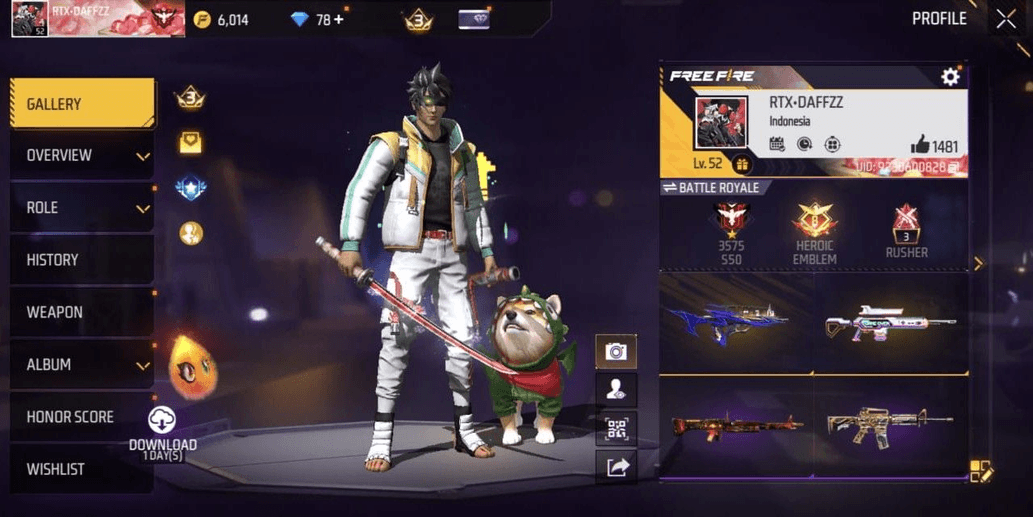
Task: Take a snapshot with the camera button
Action: point(616,351)
